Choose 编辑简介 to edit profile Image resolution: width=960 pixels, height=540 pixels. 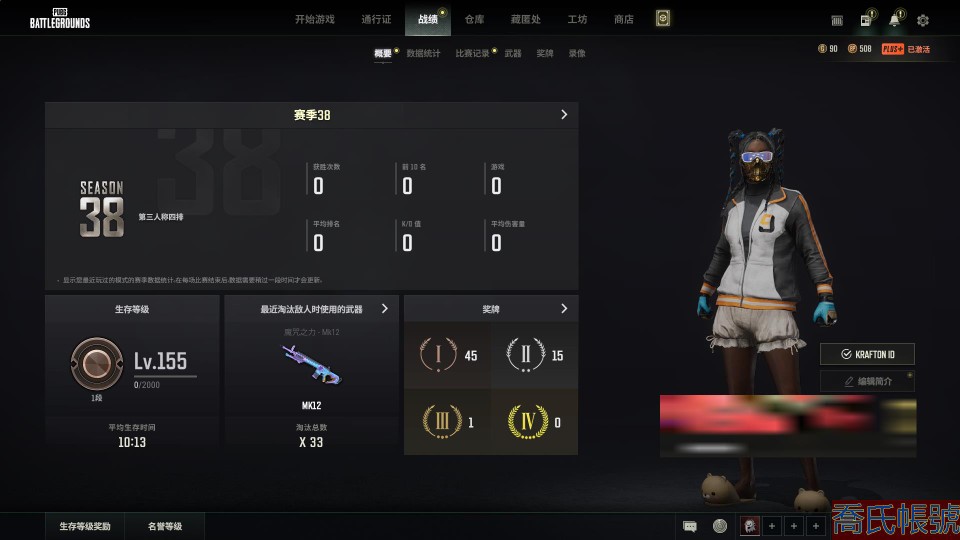(867, 381)
